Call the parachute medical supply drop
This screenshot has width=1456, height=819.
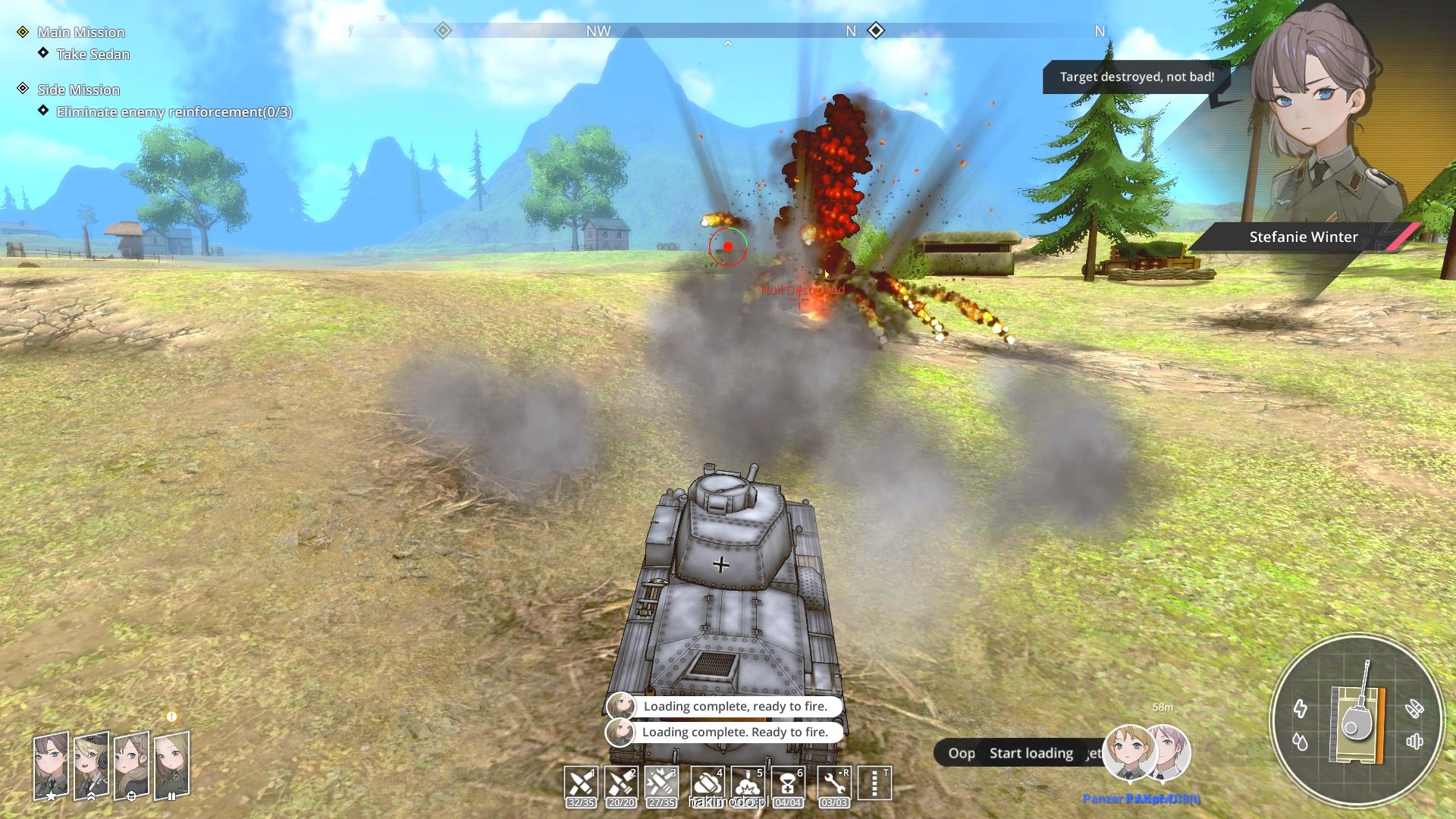pos(788,783)
